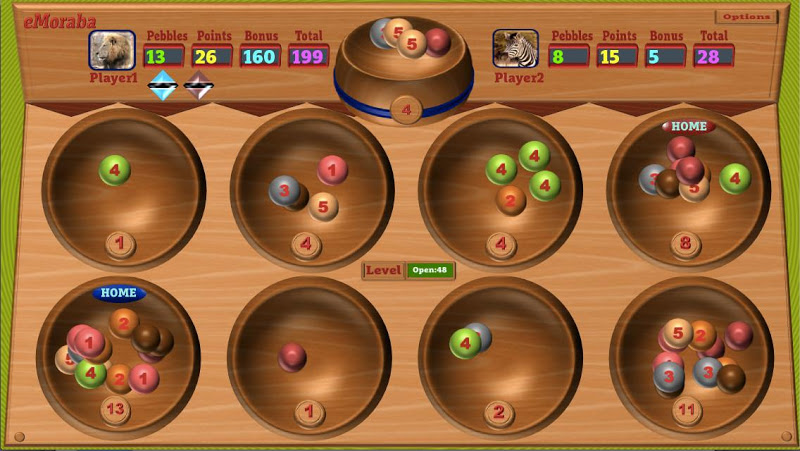
Task: Click the blue-banded center bowl
Action: click(x=405, y=65)
